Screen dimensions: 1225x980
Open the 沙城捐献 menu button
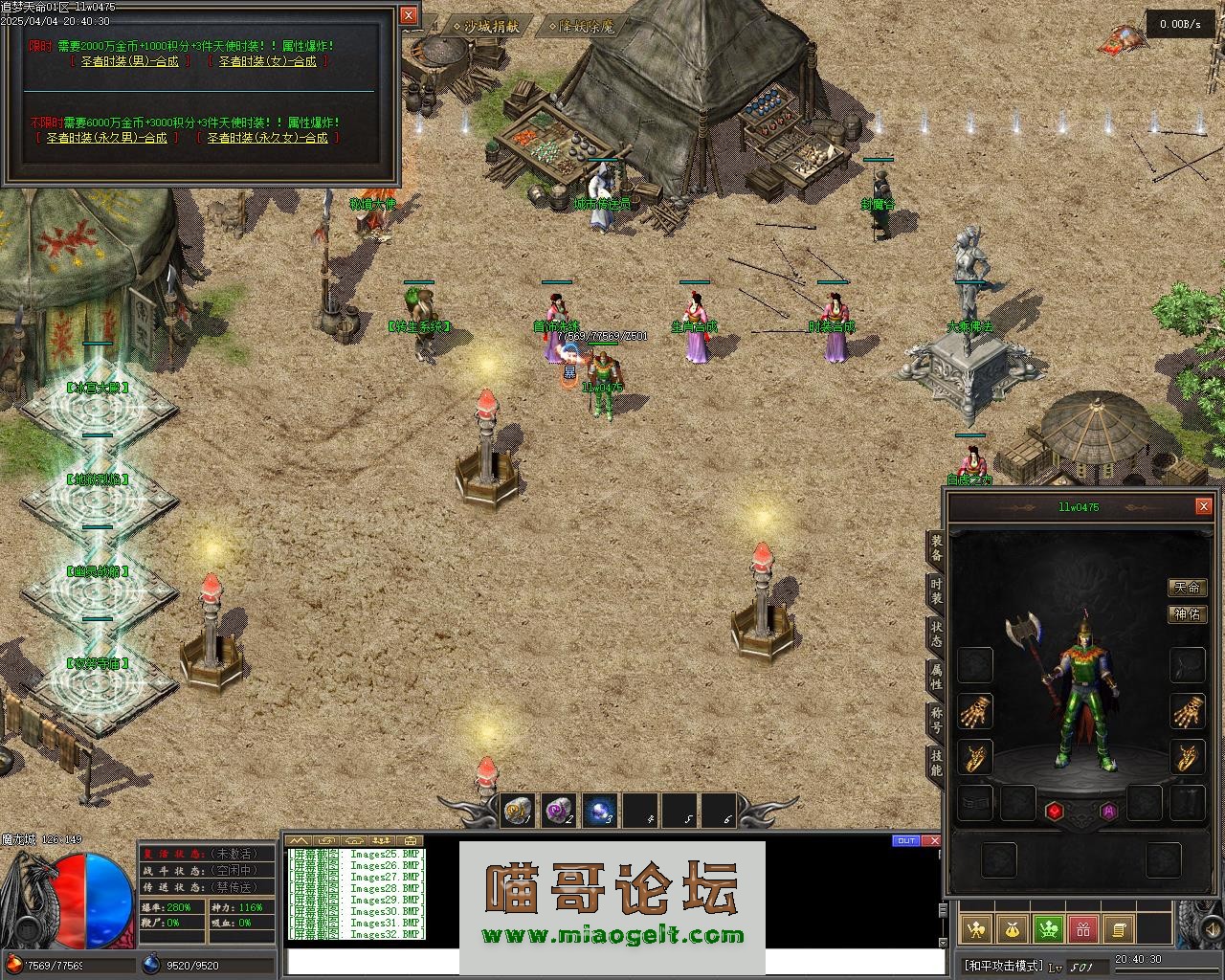490,27
